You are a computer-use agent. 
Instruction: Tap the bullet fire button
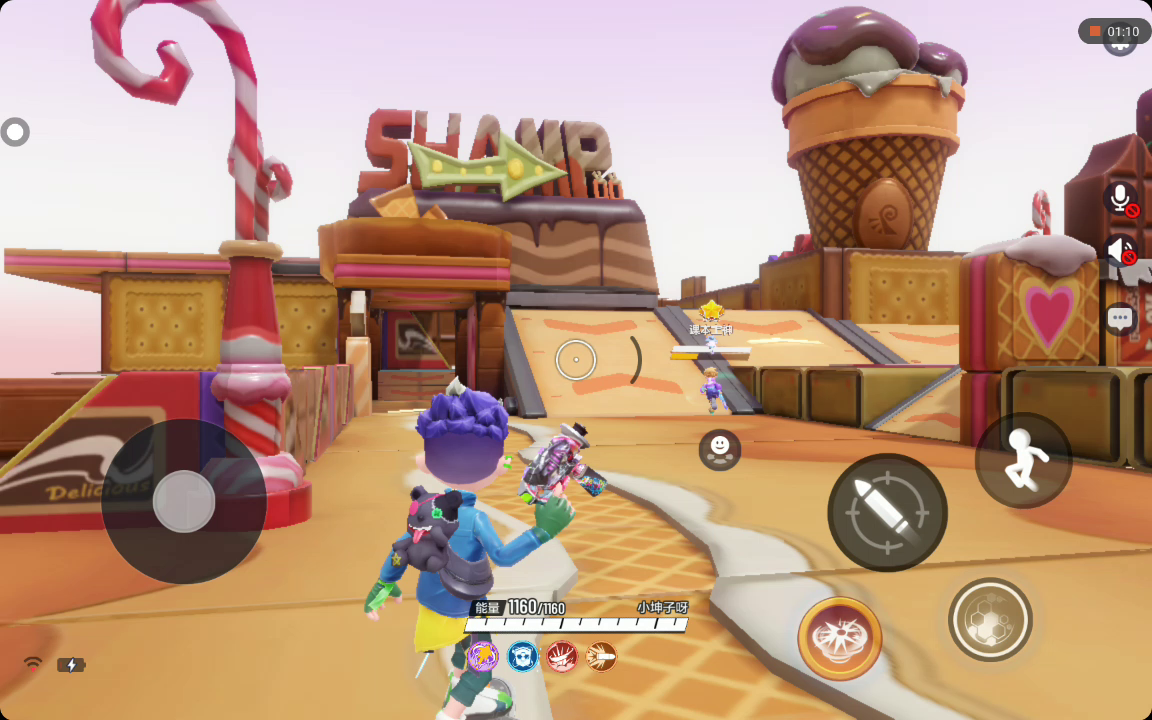click(887, 512)
